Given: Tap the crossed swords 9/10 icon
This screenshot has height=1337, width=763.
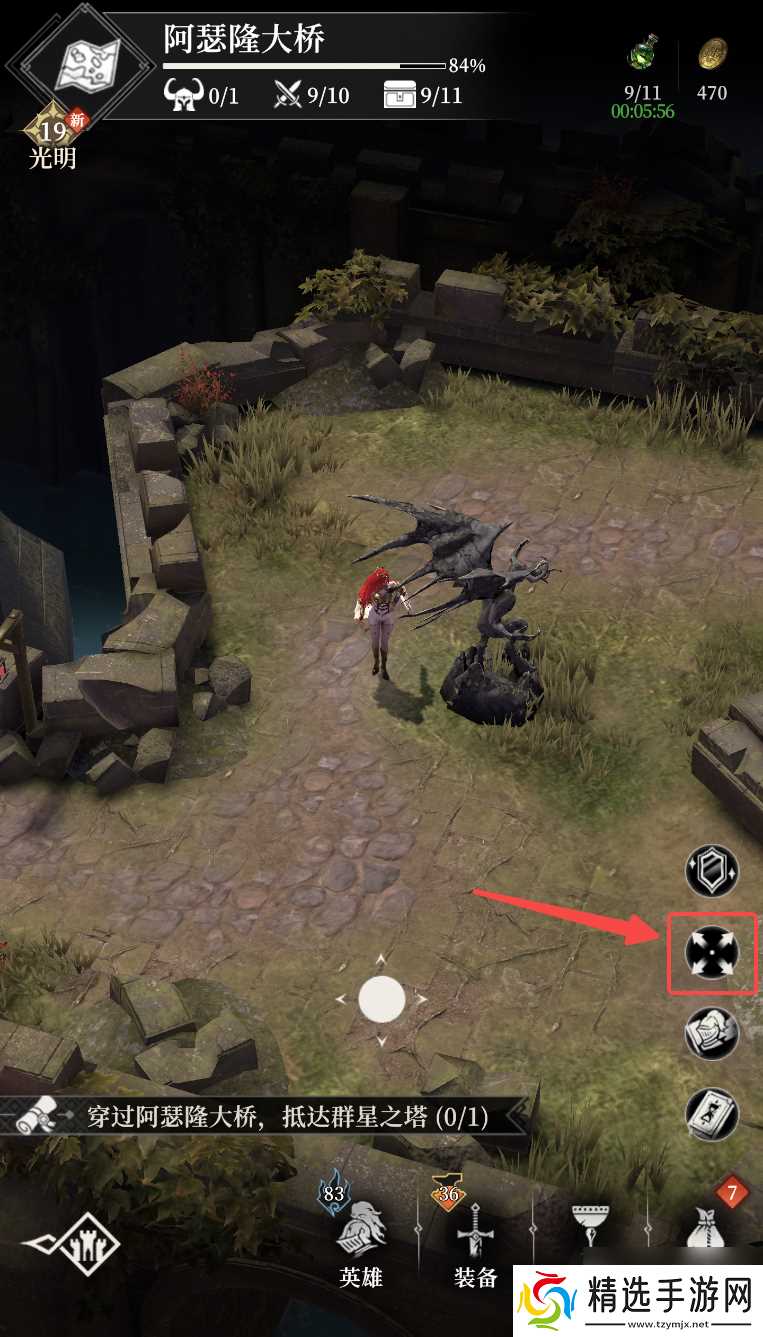Looking at the screenshot, I should (288, 95).
